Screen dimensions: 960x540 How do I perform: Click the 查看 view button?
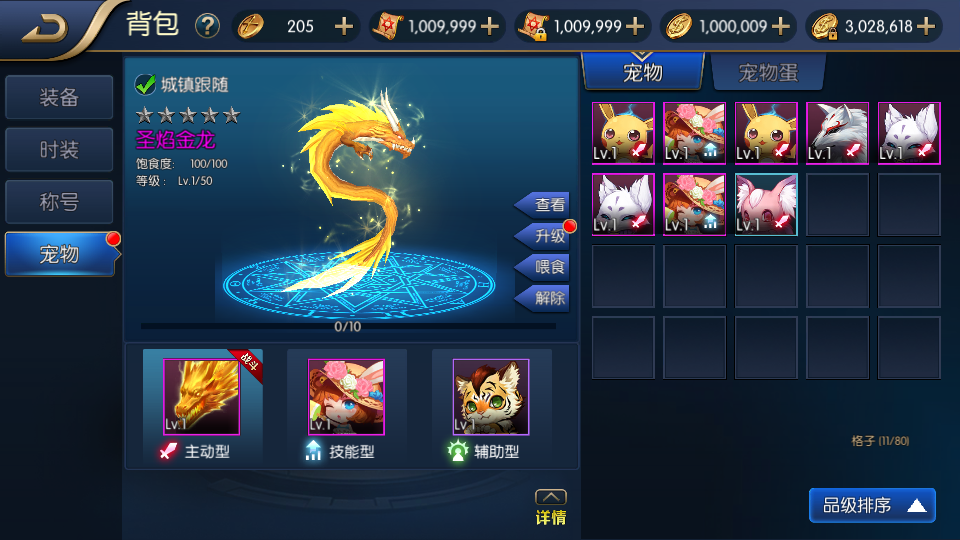point(545,205)
